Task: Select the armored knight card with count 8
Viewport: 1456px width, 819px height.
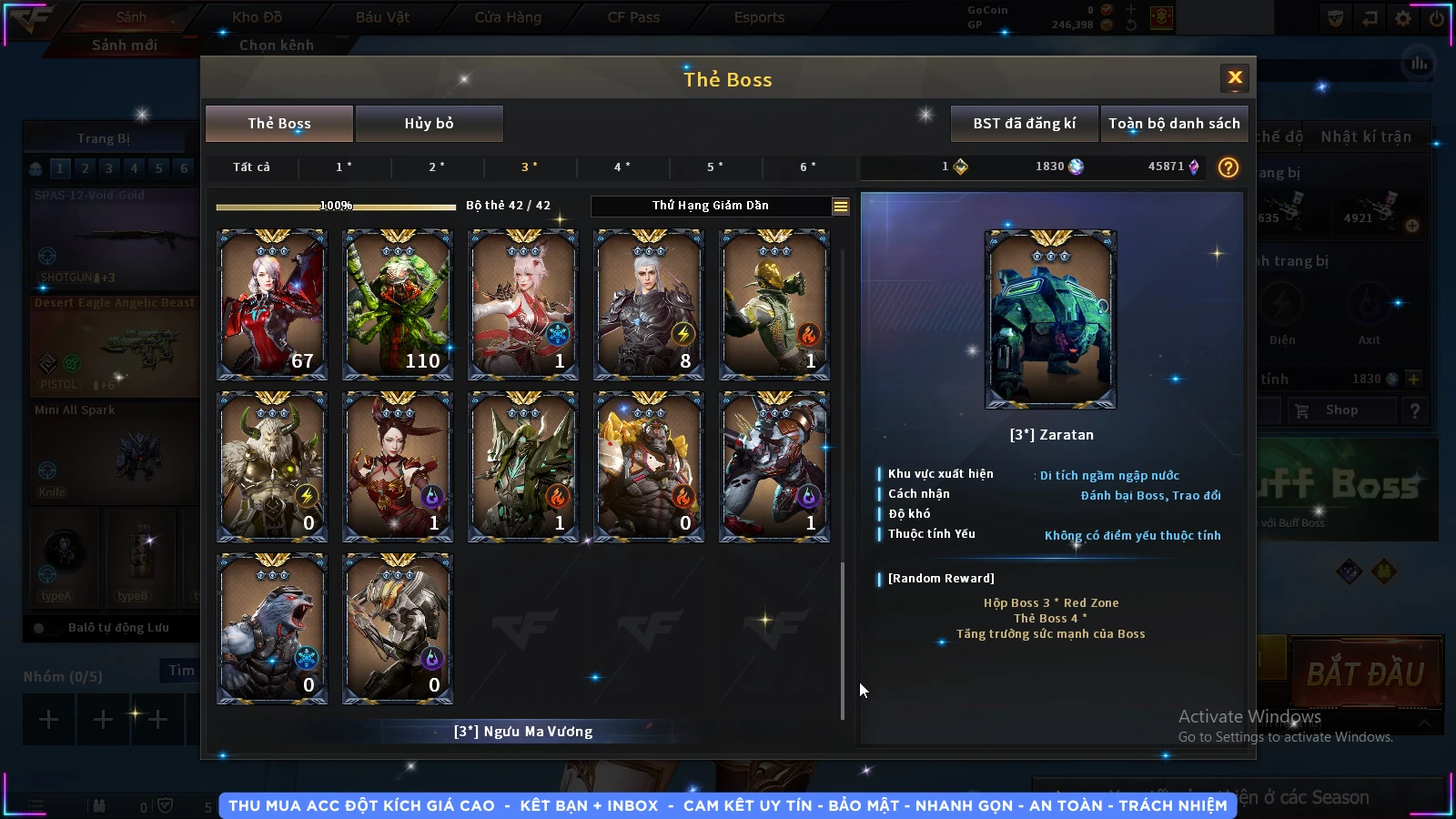Action: 648,305
